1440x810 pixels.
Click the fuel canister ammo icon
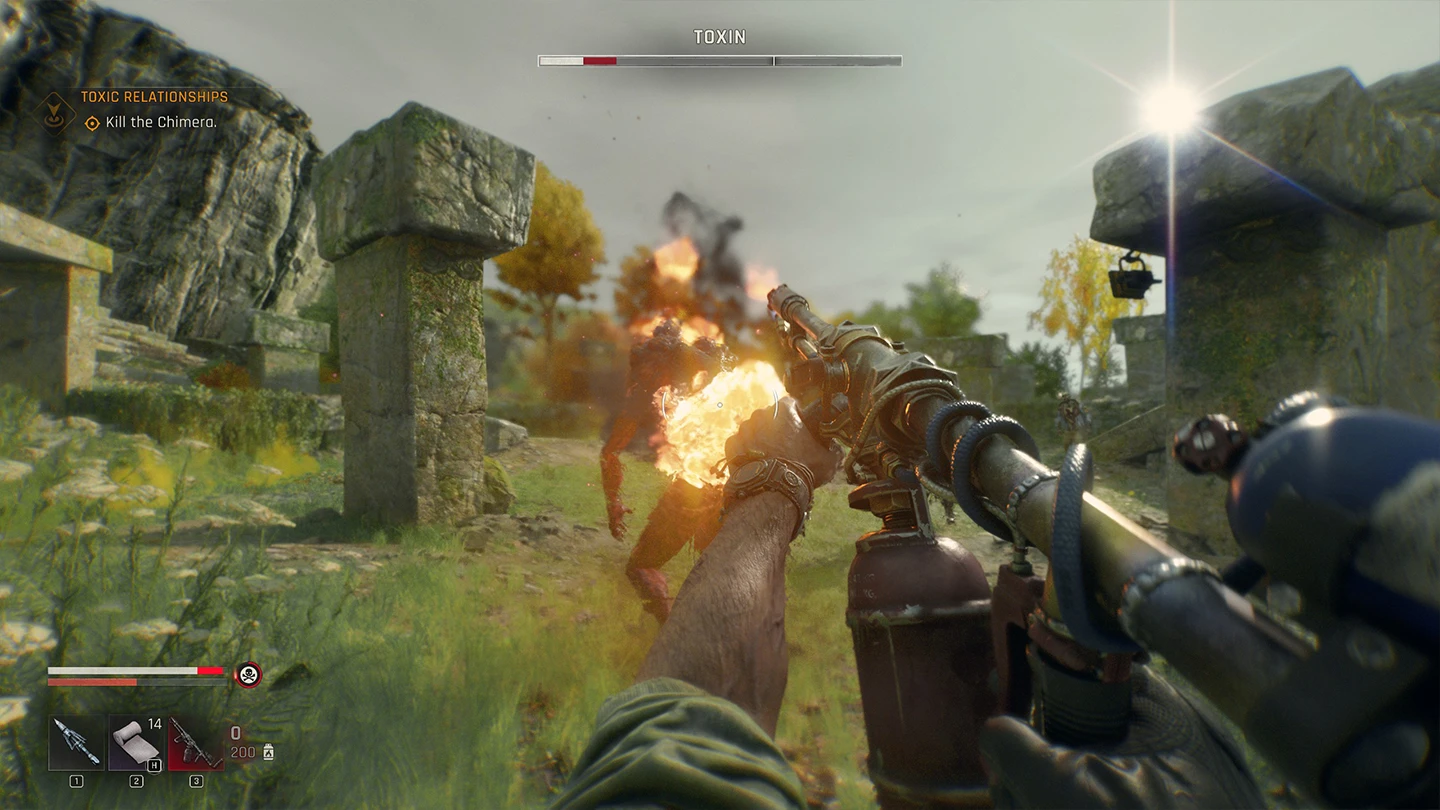(268, 753)
